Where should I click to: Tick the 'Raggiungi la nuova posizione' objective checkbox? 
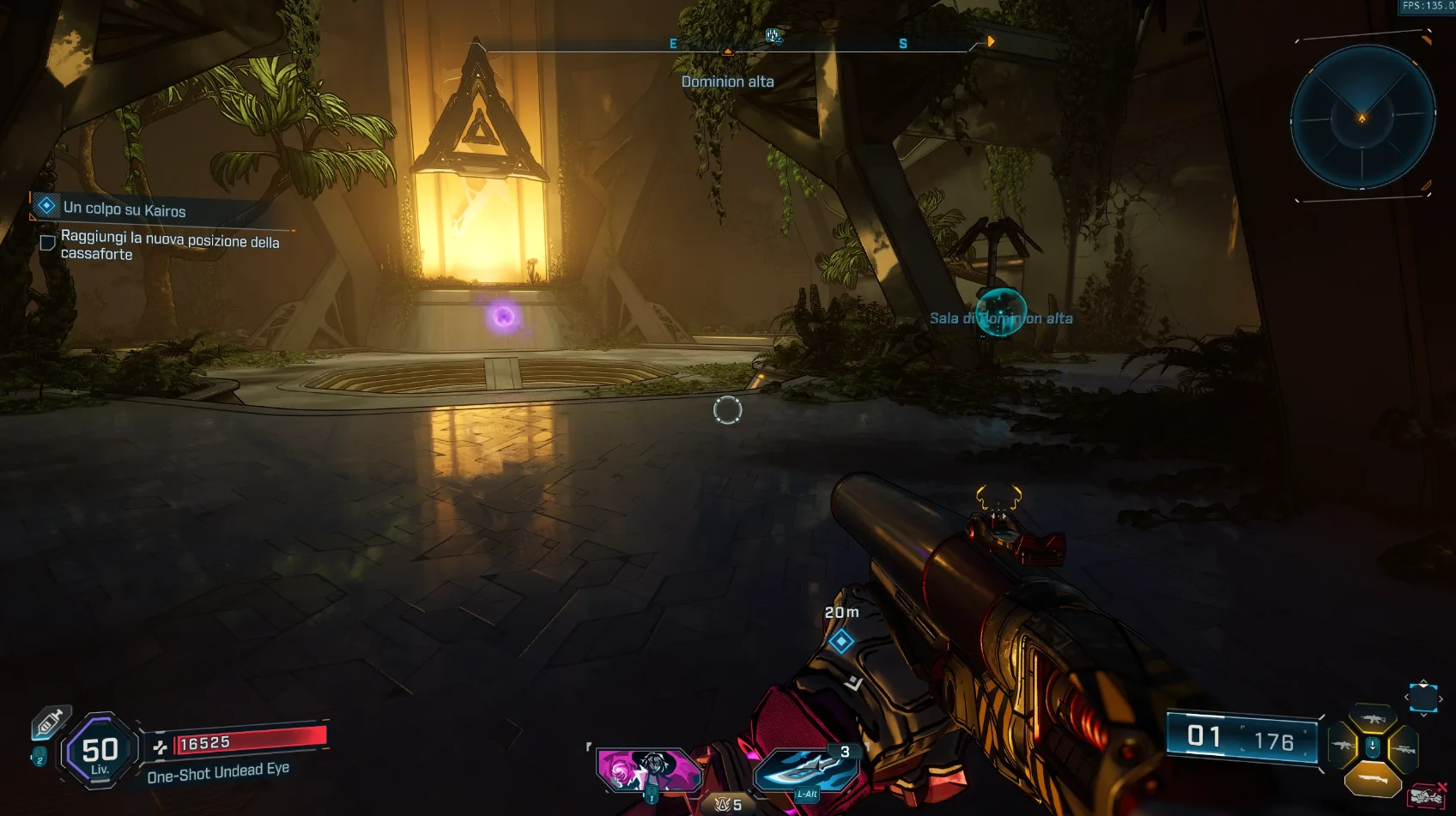[x=48, y=243]
